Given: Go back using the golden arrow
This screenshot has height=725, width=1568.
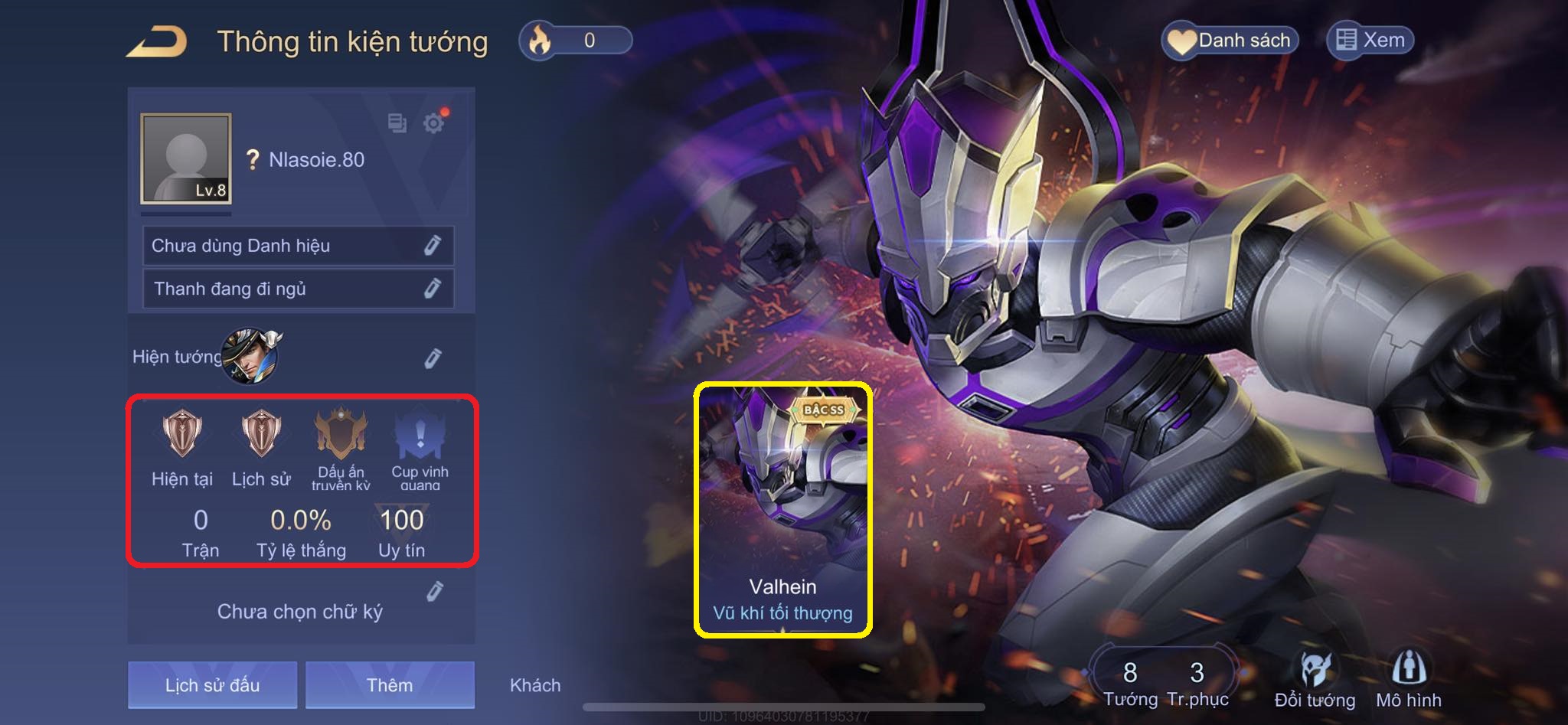Looking at the screenshot, I should pyautogui.click(x=157, y=41).
